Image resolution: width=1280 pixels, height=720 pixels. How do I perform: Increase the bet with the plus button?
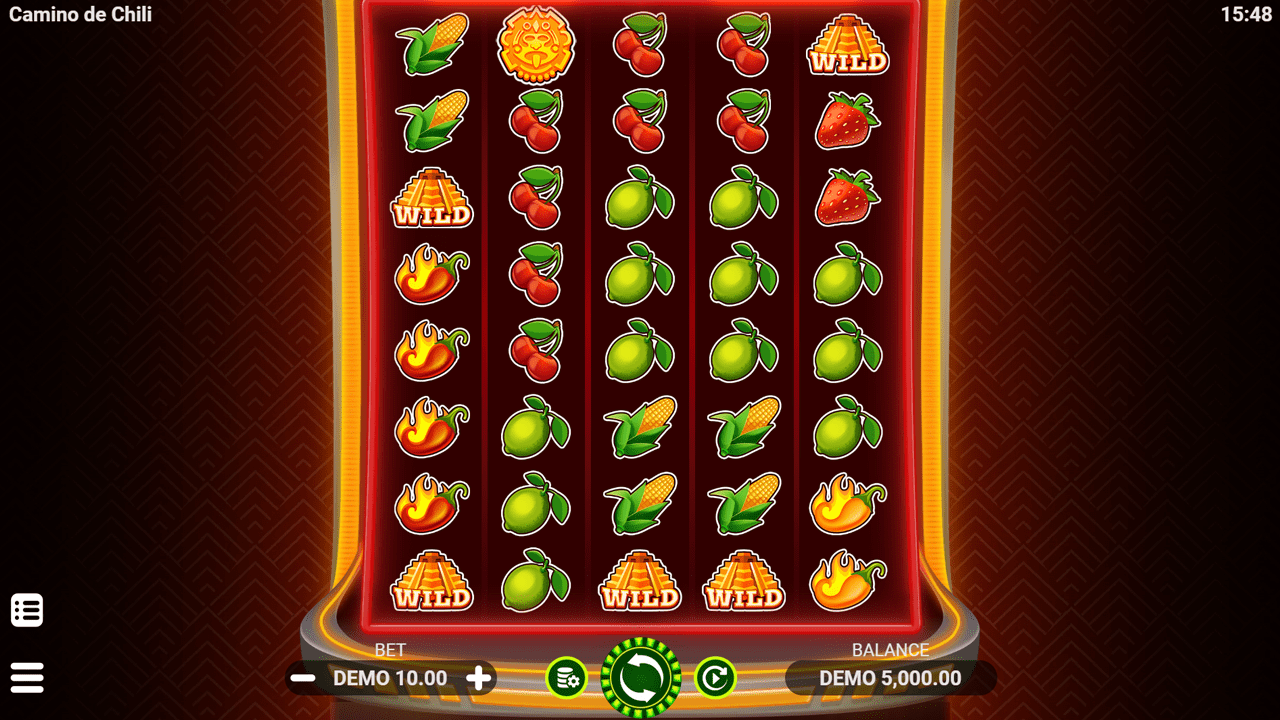(x=480, y=677)
